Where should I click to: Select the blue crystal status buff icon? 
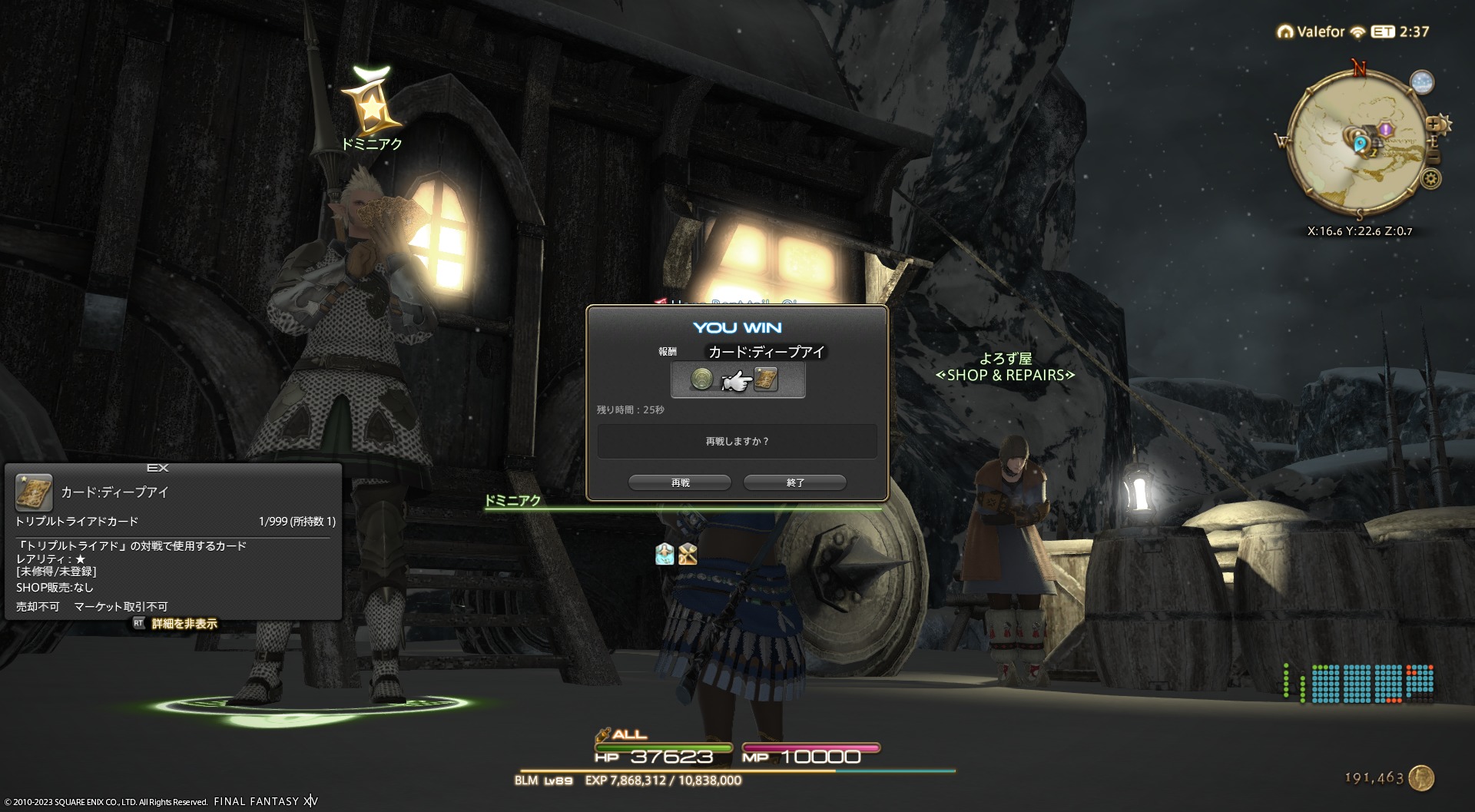tap(665, 554)
